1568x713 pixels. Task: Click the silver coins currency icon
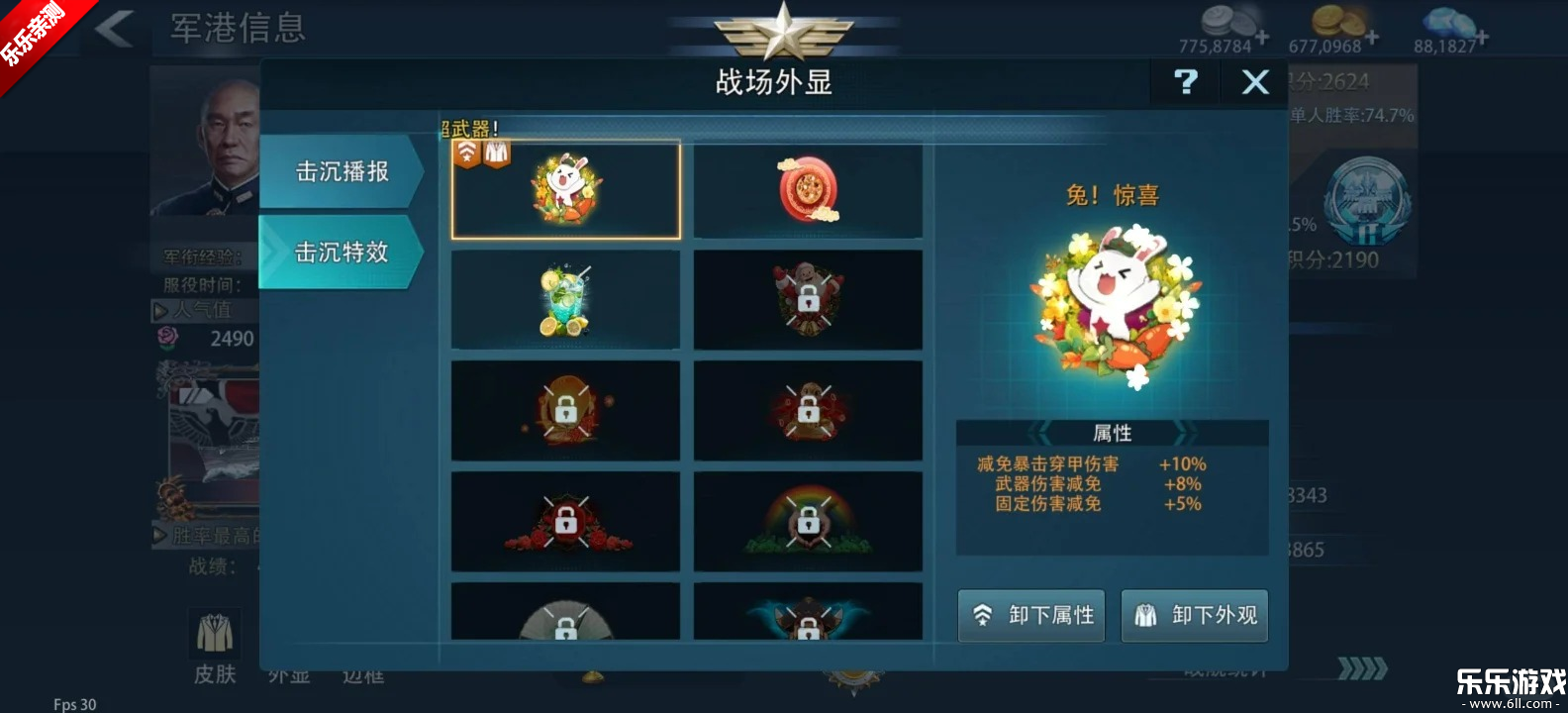pos(1227,20)
